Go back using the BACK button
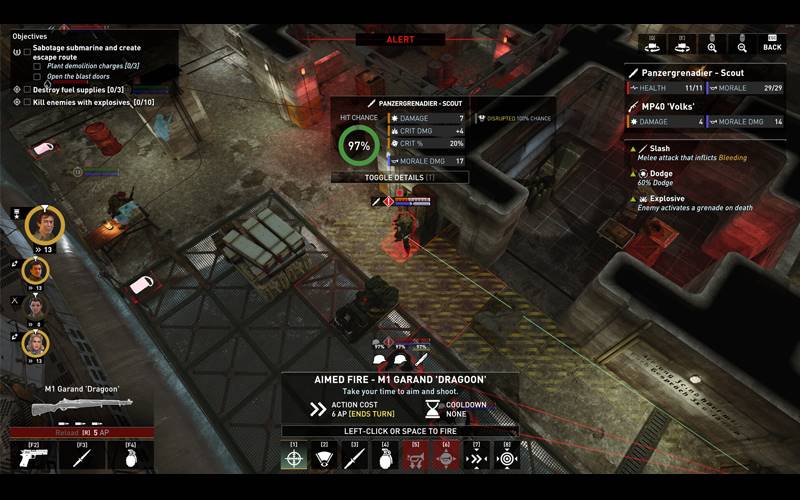The width and height of the screenshot is (800, 500). (772, 44)
